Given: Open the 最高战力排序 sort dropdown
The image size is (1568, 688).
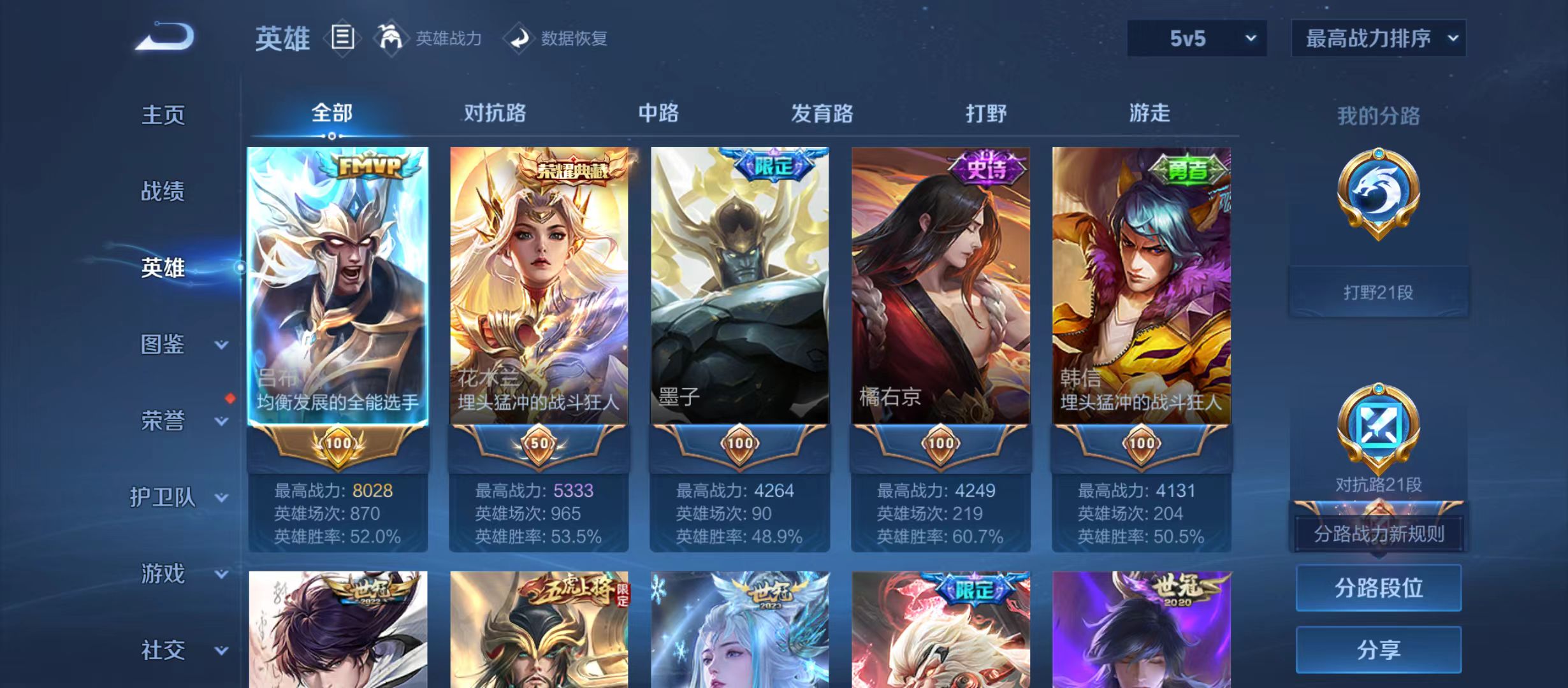Looking at the screenshot, I should [x=1378, y=38].
